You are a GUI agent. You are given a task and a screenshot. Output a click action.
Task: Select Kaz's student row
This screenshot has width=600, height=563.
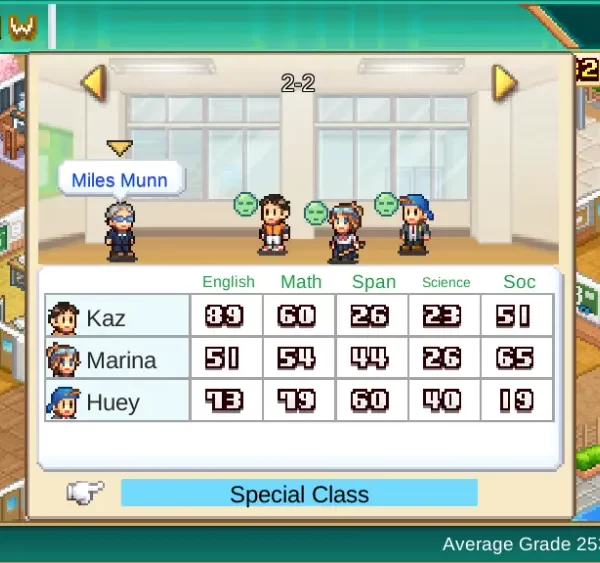tap(117, 318)
